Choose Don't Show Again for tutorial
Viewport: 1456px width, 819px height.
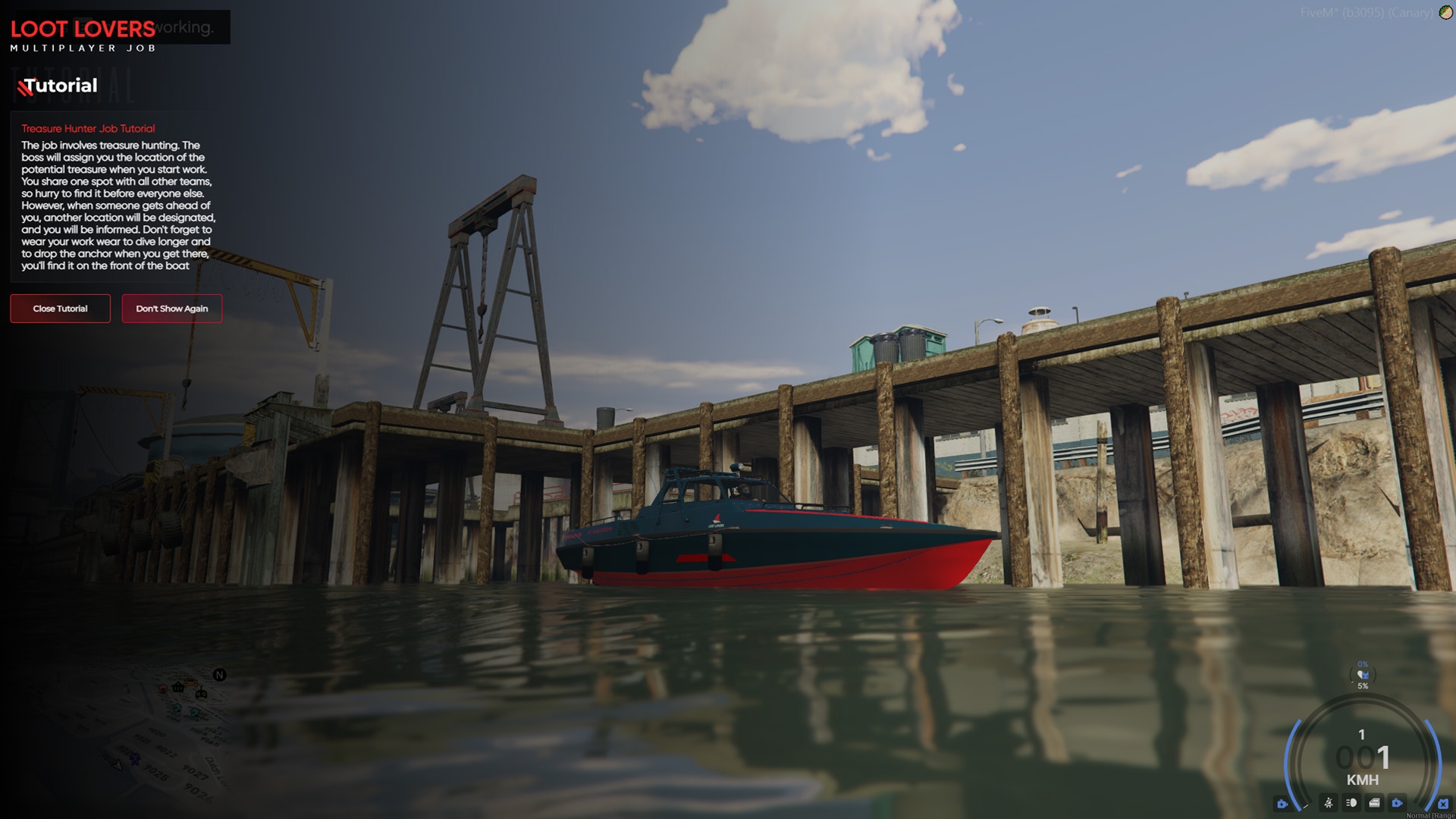click(171, 309)
